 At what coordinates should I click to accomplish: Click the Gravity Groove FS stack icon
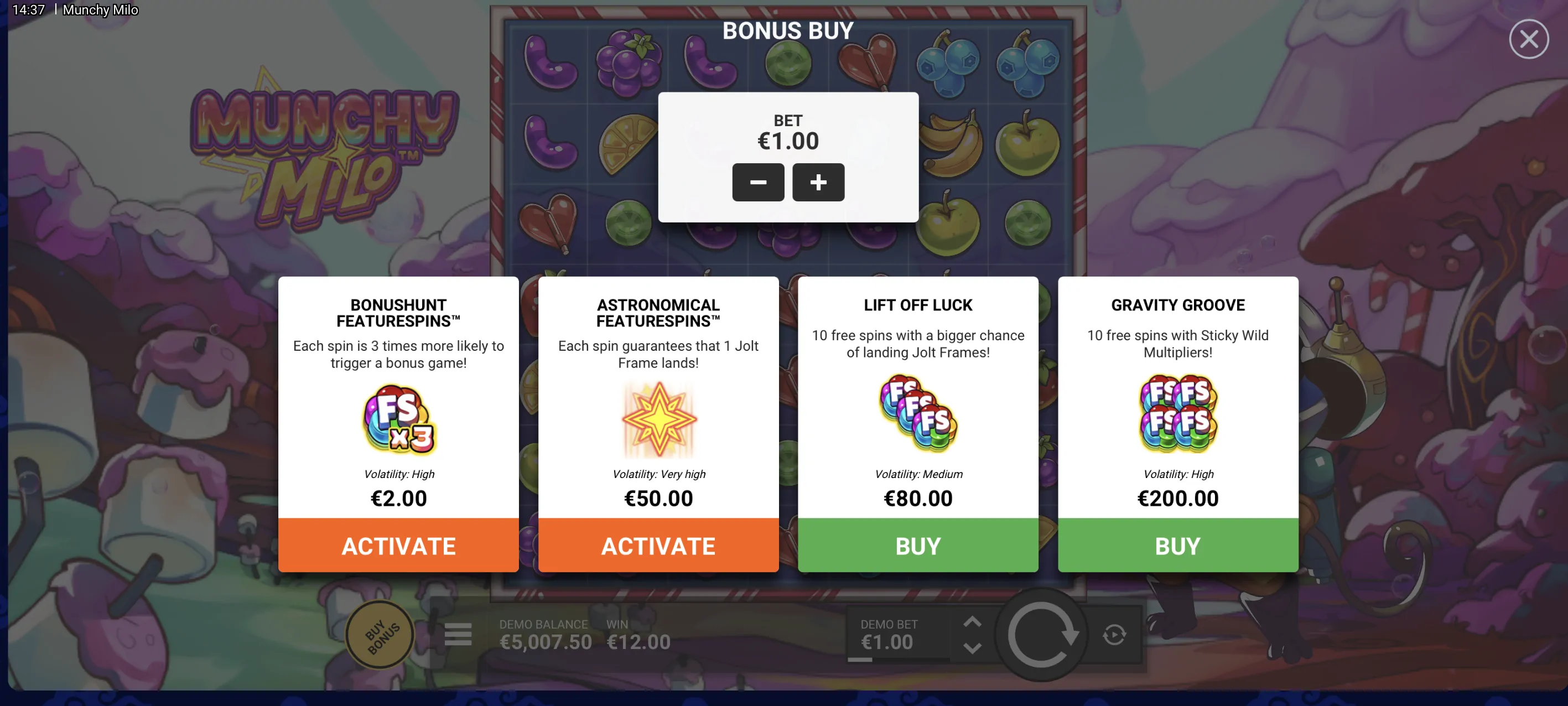(x=1177, y=414)
